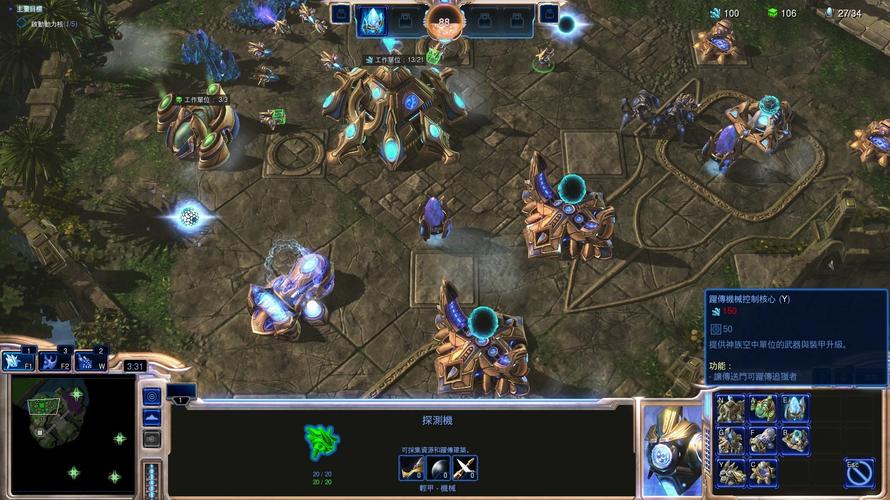
Task: Warp in a Nexus from the build menu
Action: pyautogui.click(x=731, y=408)
